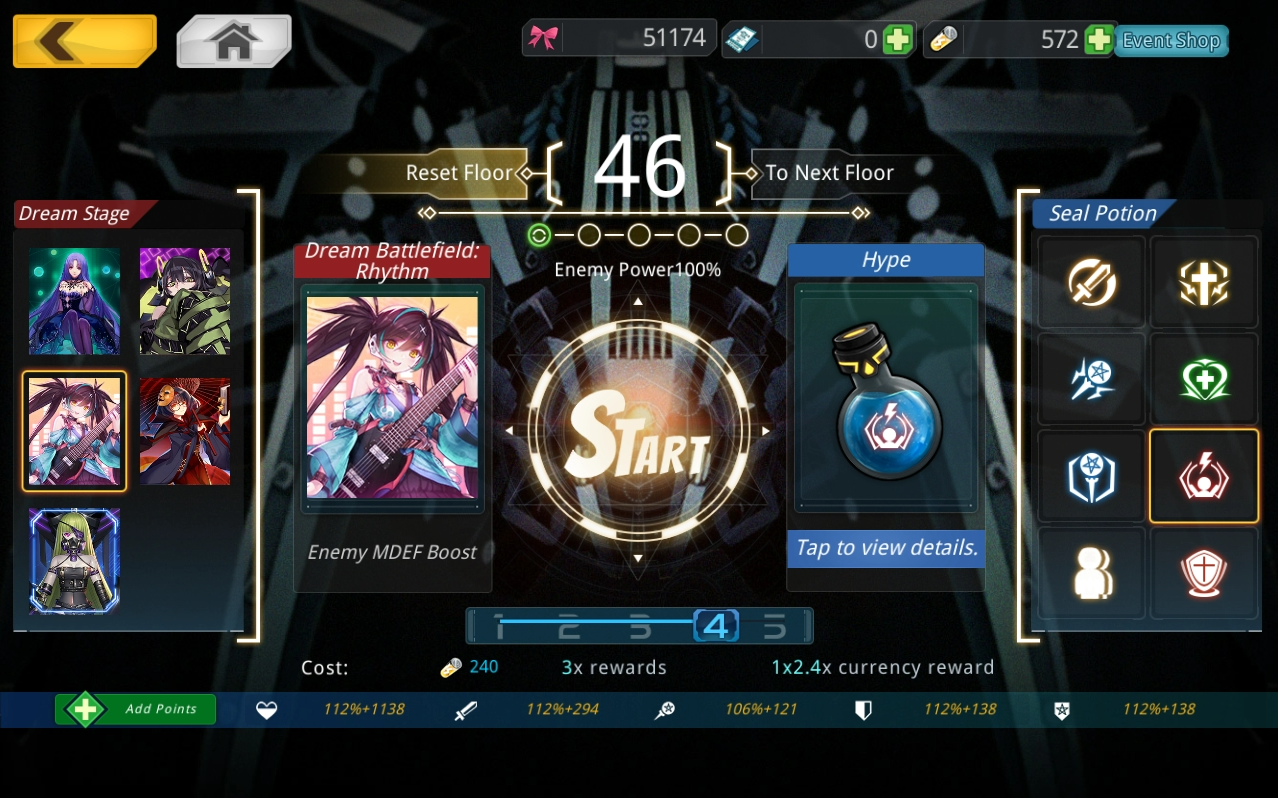The width and height of the screenshot is (1278, 798).
Task: Set reward multiplier to level 5
Action: (775, 627)
